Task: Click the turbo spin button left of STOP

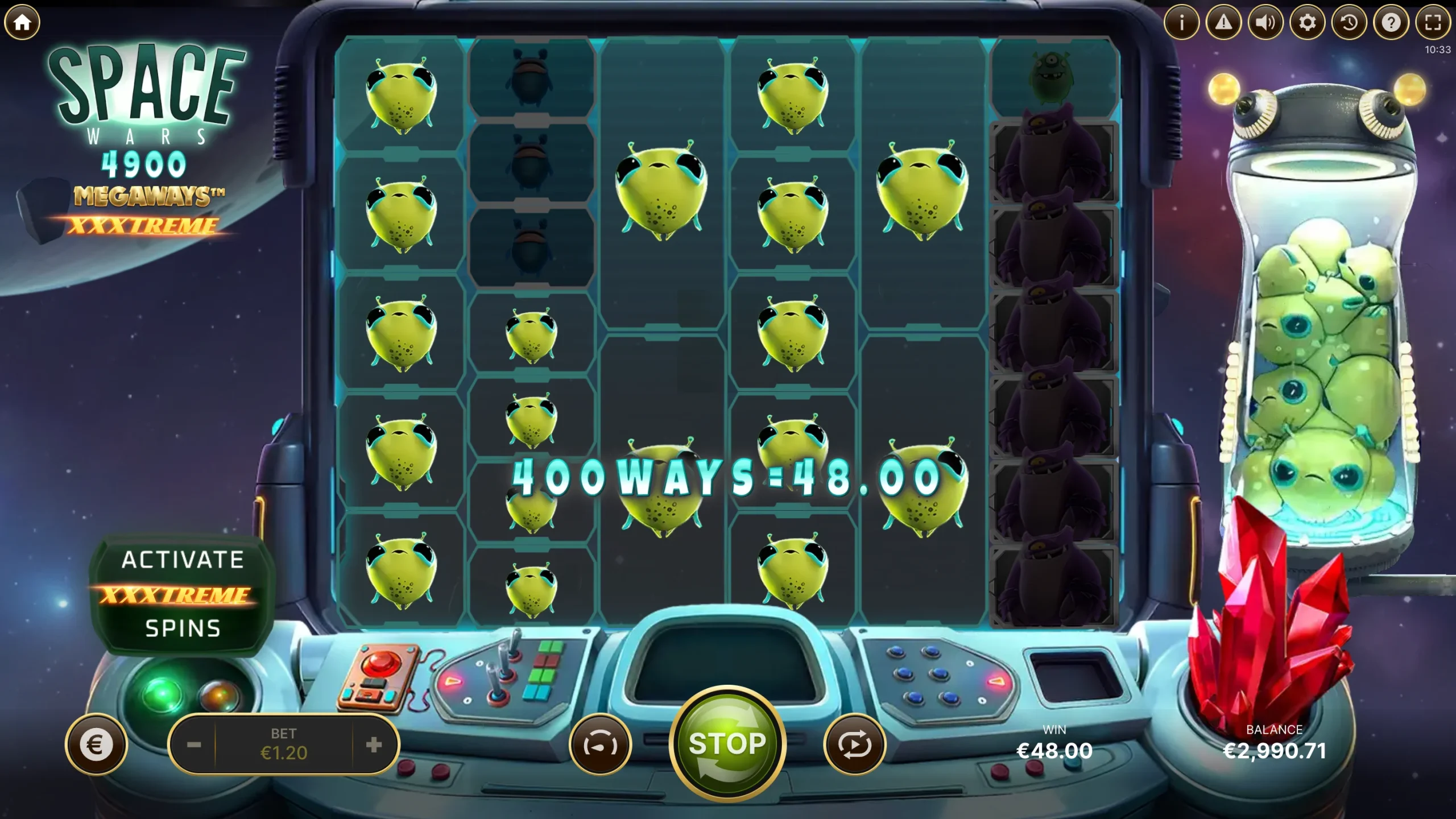Action: tap(600, 744)
